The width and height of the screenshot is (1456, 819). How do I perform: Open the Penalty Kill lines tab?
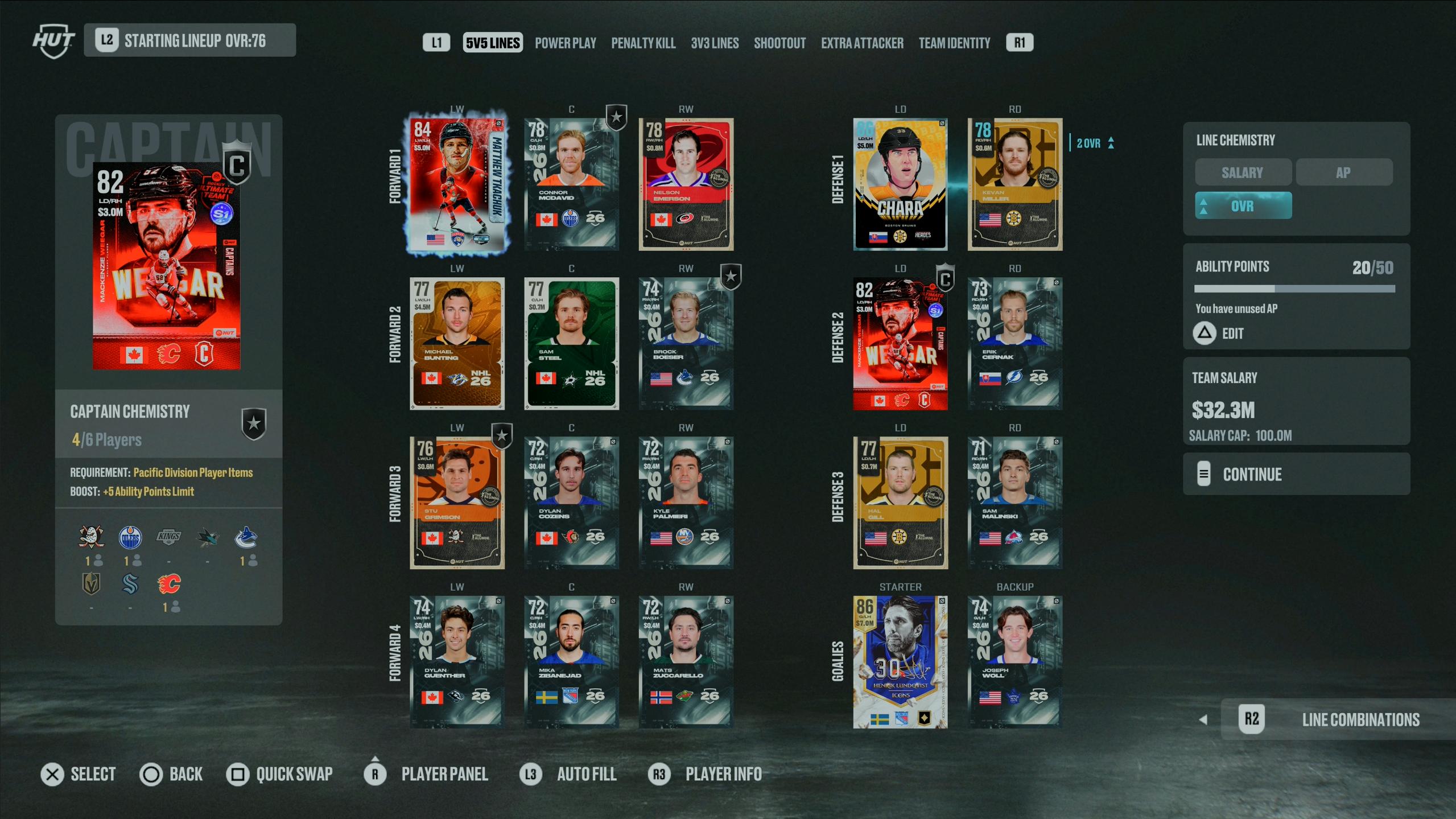pos(643,43)
